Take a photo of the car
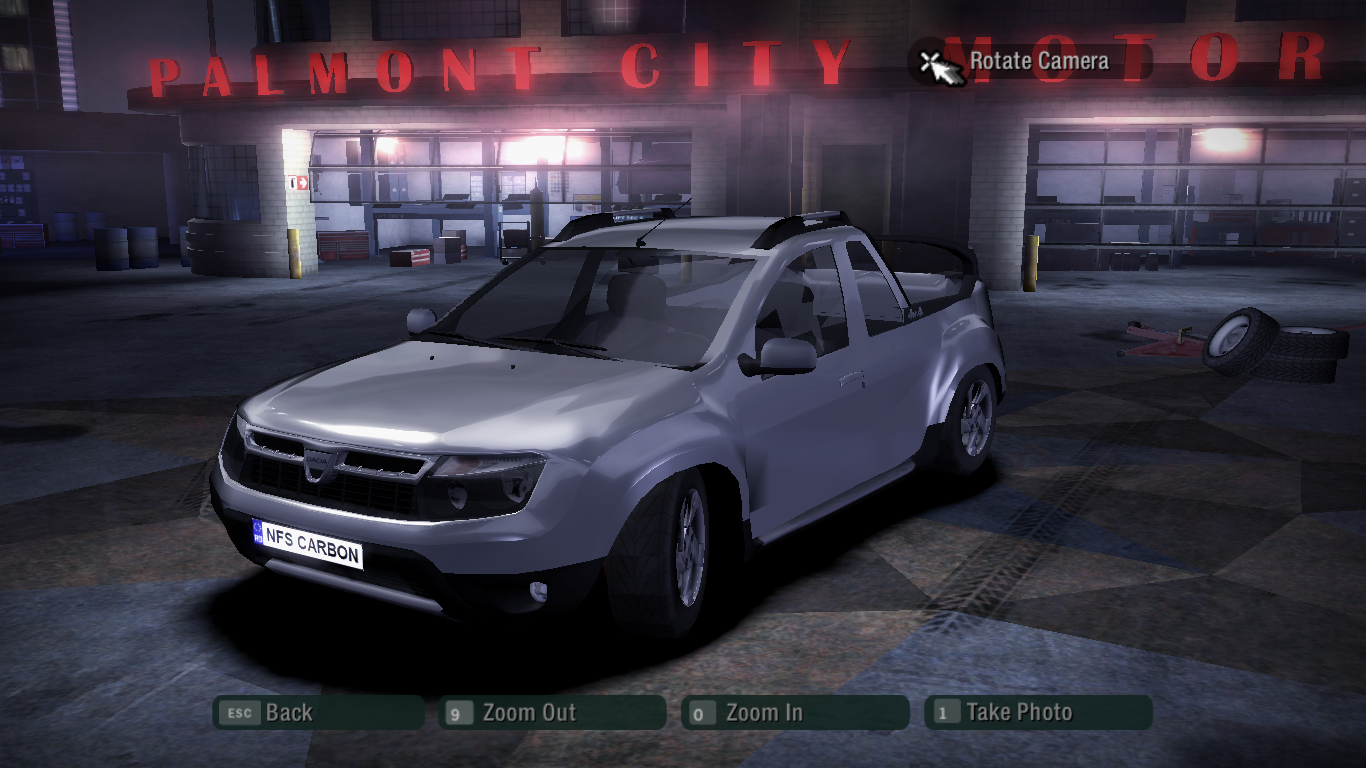The width and height of the screenshot is (1366, 768). [1037, 713]
